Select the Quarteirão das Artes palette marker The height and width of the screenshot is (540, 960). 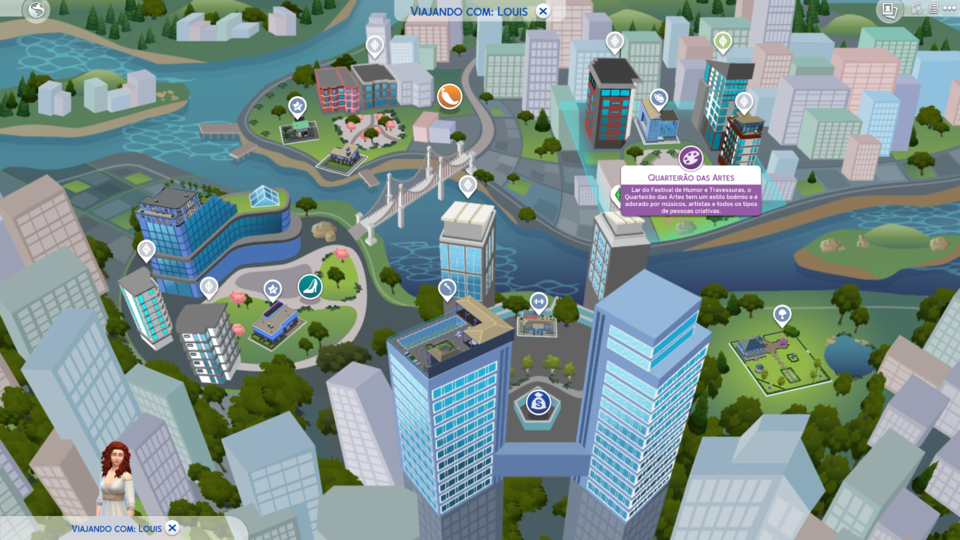(x=690, y=157)
